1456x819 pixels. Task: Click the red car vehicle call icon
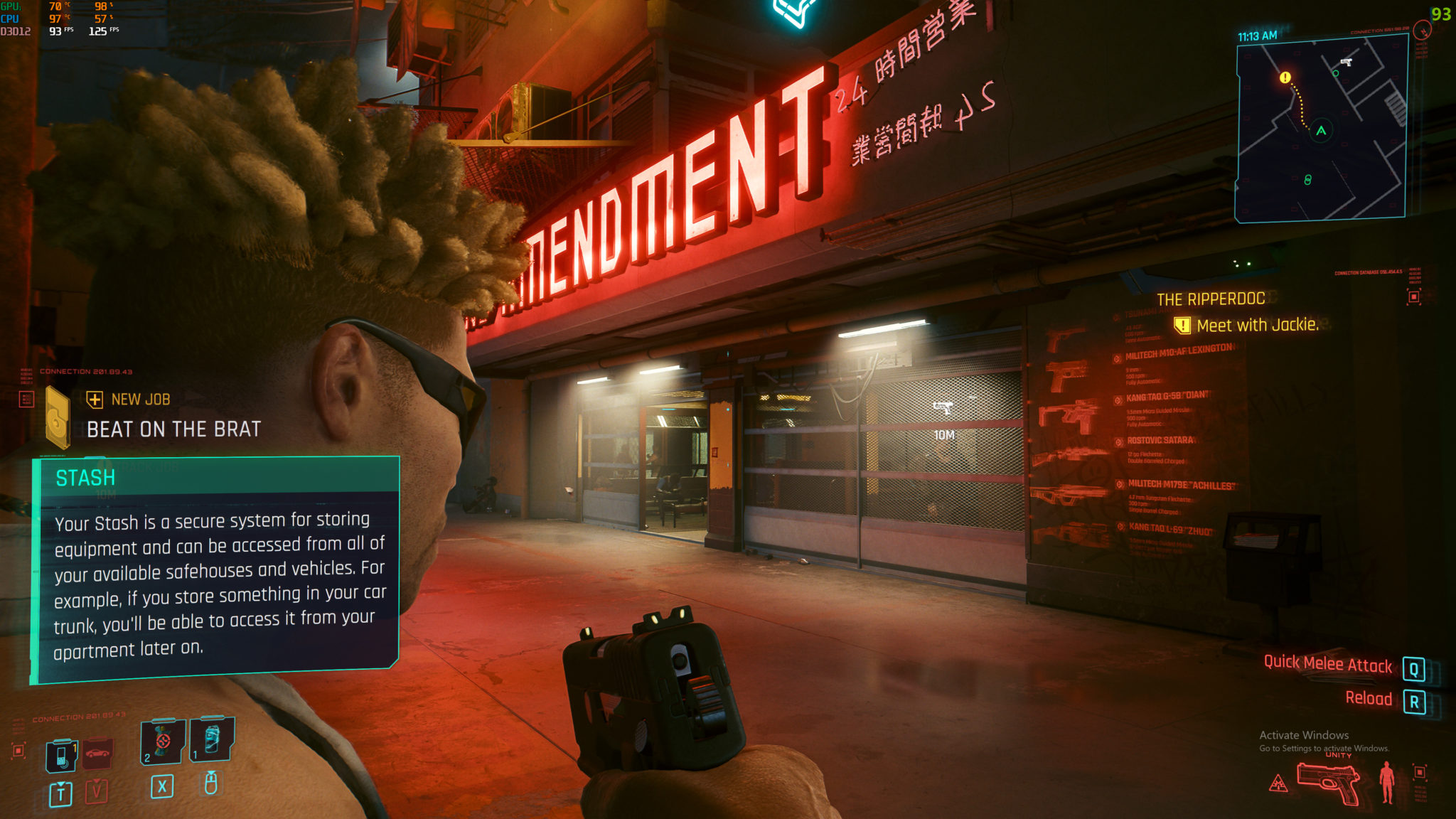point(97,754)
